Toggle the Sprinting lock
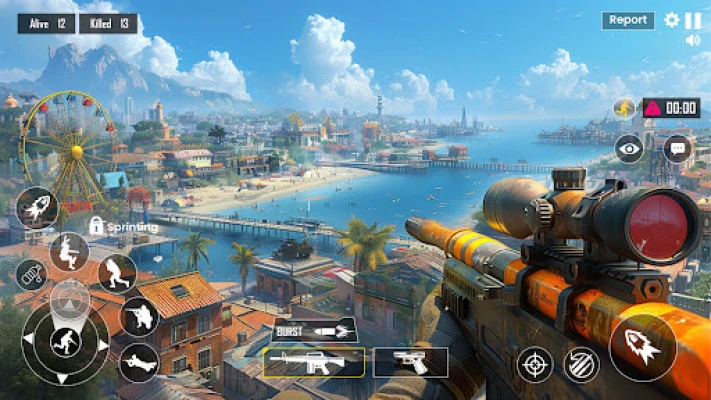The image size is (711, 400). tap(97, 226)
